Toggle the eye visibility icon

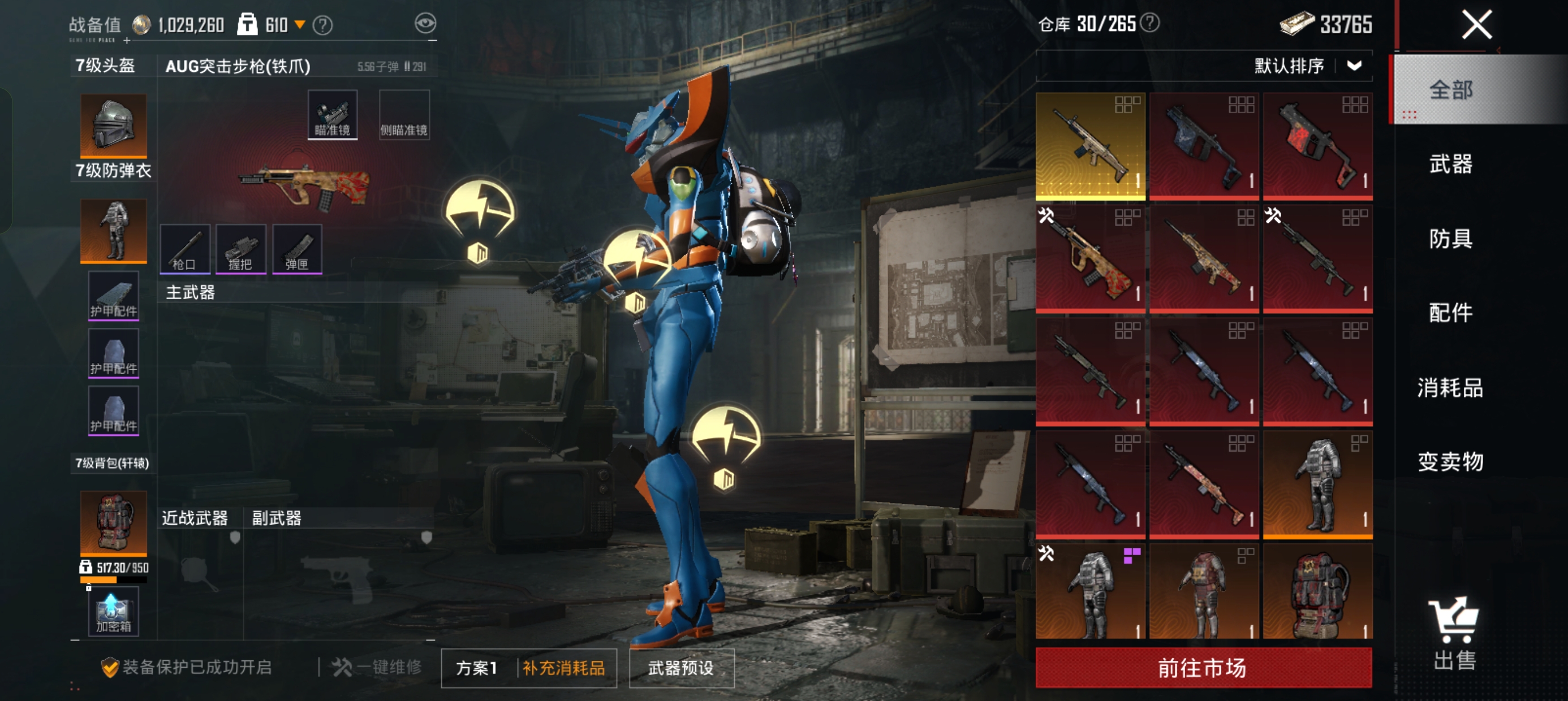click(x=425, y=24)
